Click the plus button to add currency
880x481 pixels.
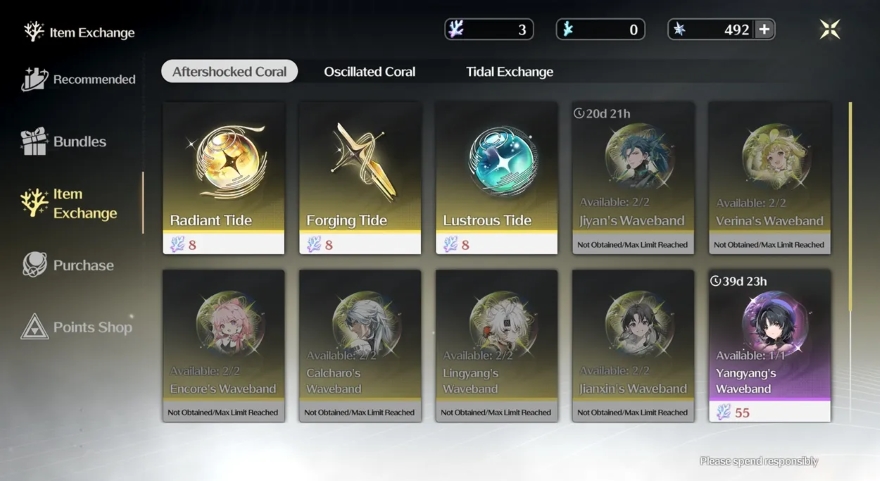tap(765, 29)
